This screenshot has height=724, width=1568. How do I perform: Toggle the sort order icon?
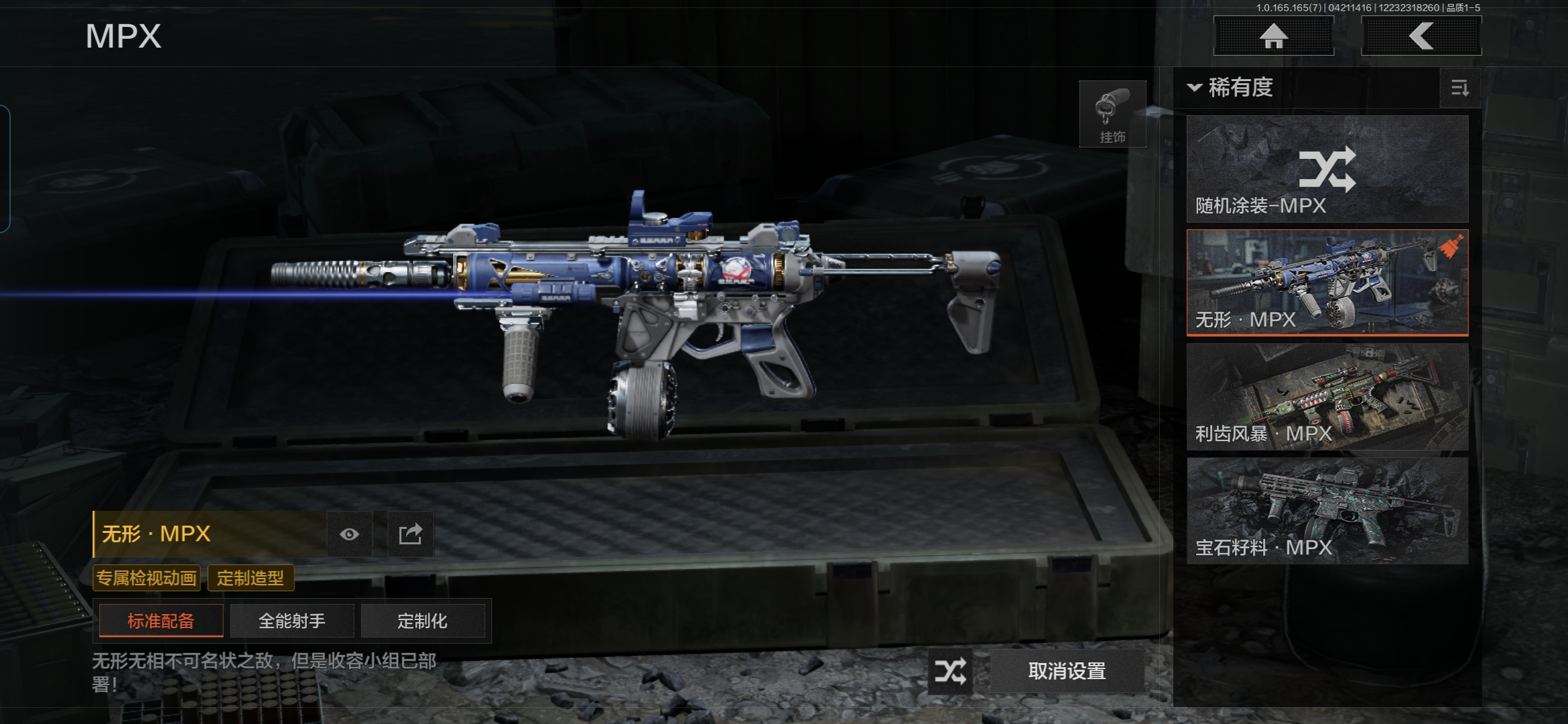[x=1459, y=88]
